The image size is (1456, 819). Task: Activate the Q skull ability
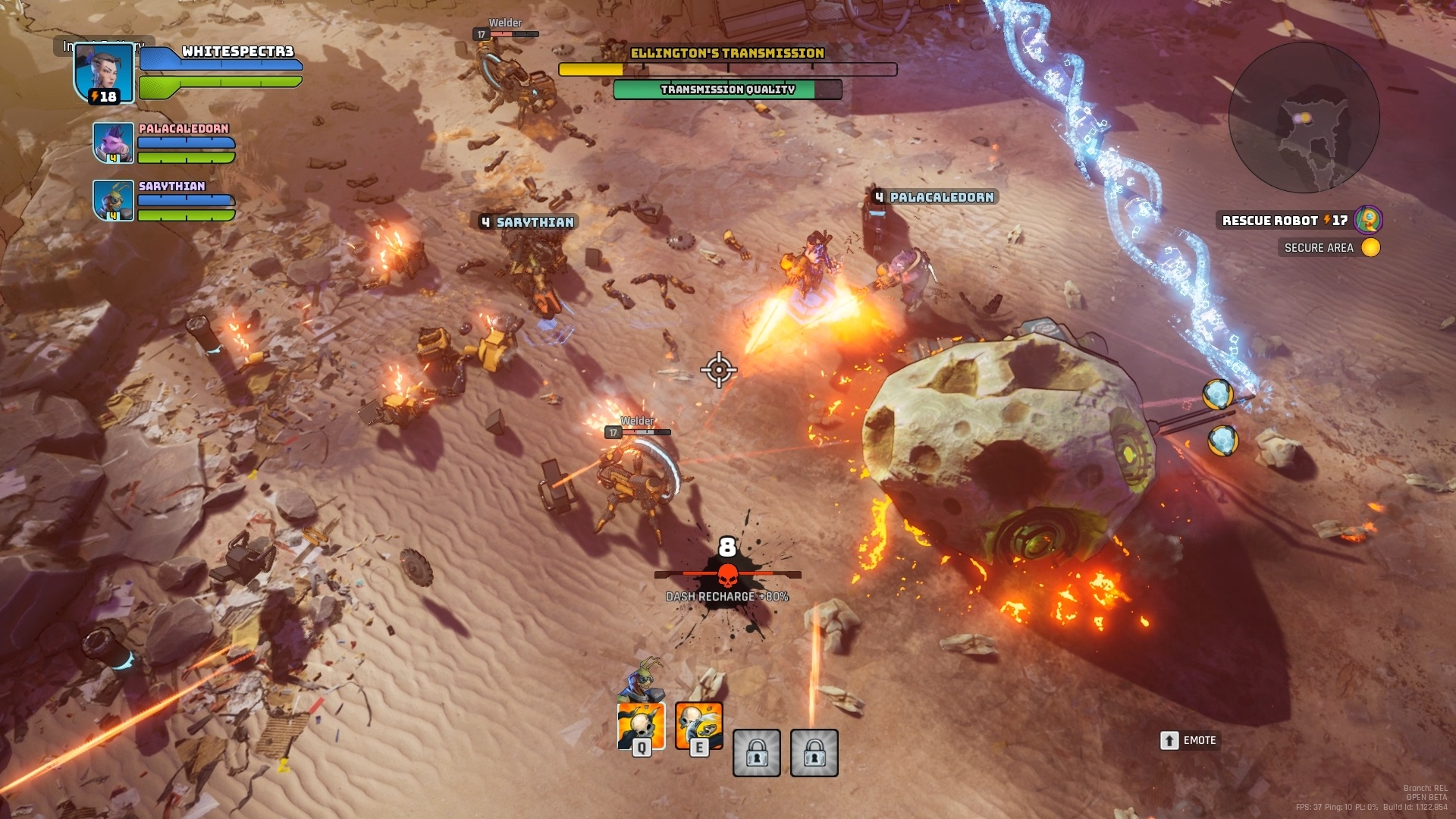point(641,726)
